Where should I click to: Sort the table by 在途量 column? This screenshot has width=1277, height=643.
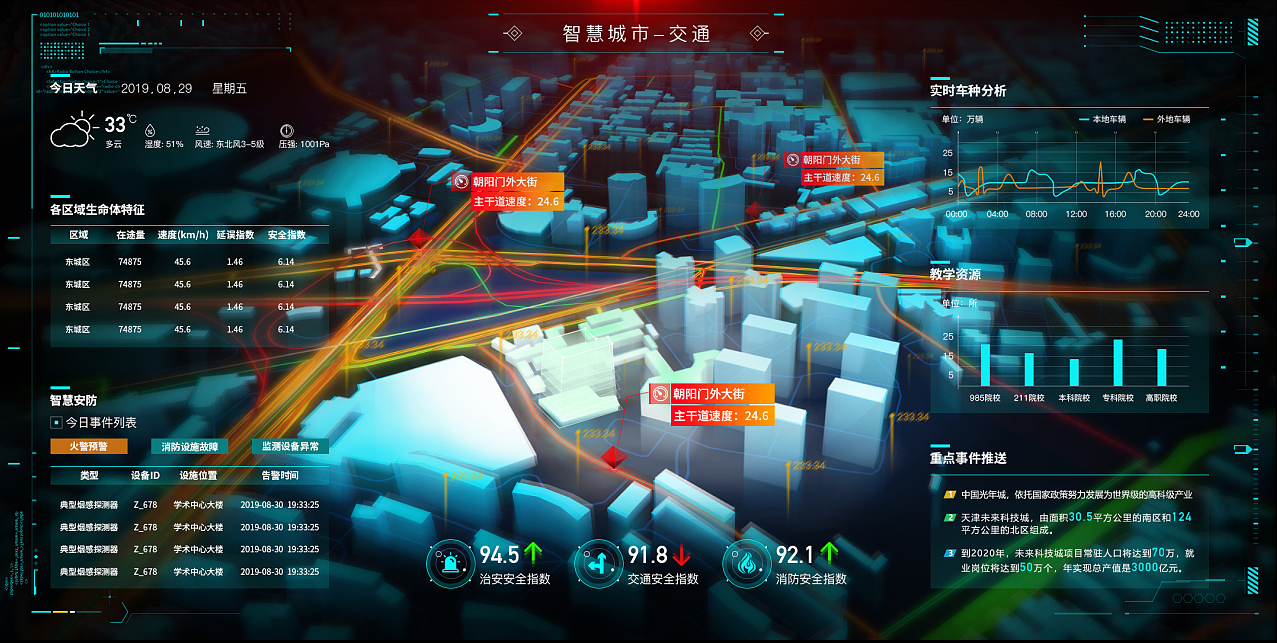coord(130,236)
